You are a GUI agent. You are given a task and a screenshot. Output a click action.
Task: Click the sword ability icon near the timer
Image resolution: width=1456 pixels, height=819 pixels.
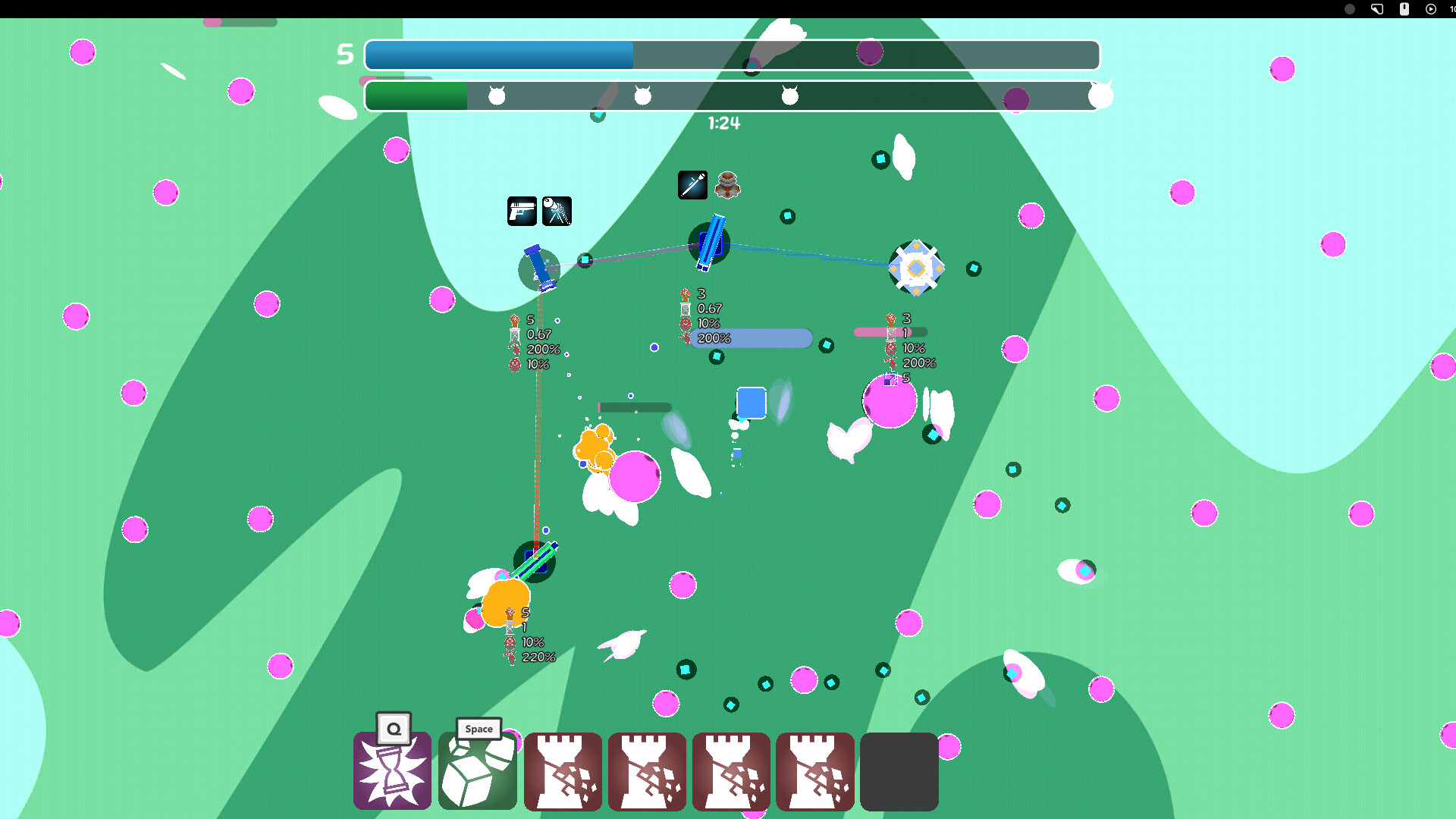691,185
